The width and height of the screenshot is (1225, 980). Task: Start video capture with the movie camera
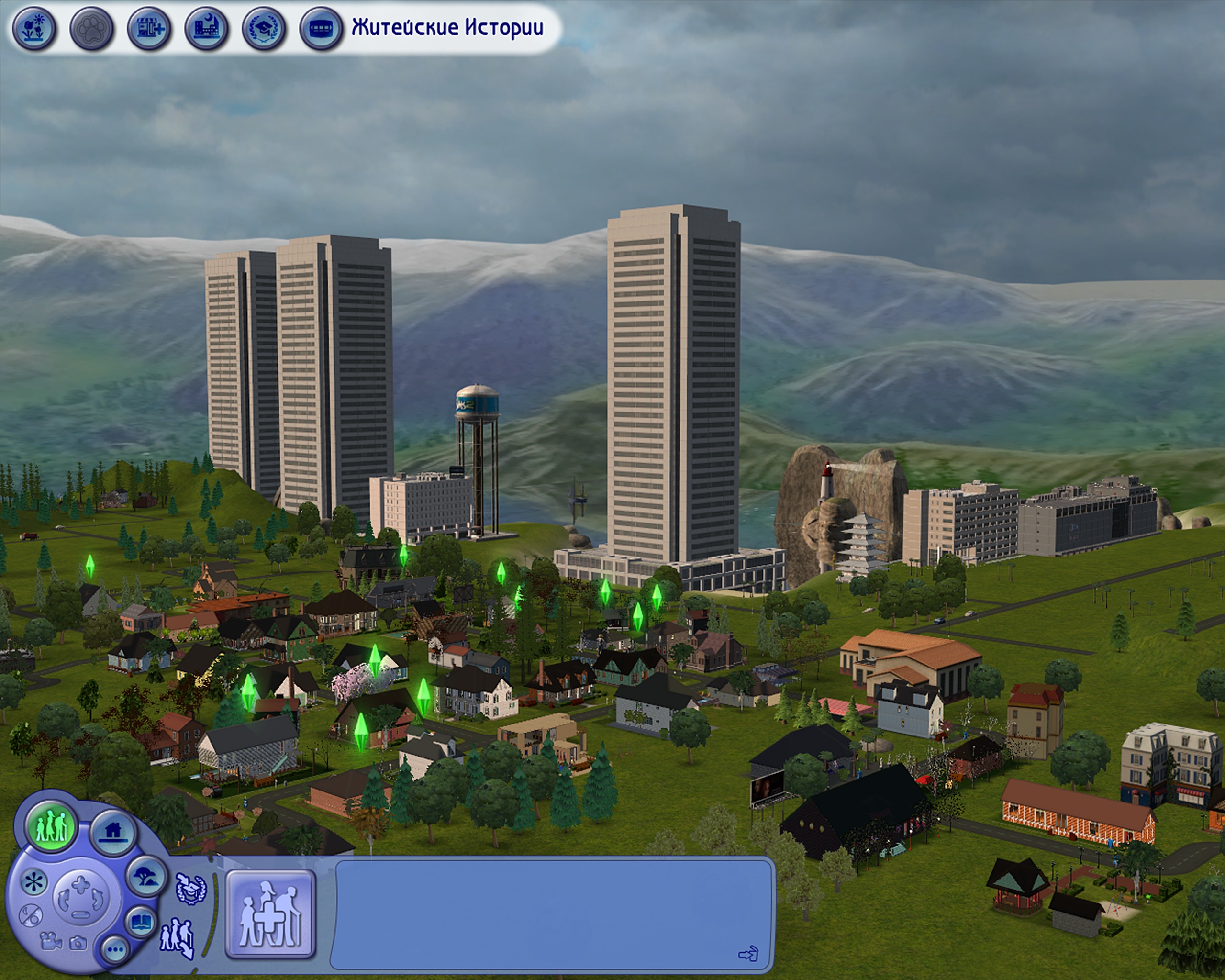51,941
